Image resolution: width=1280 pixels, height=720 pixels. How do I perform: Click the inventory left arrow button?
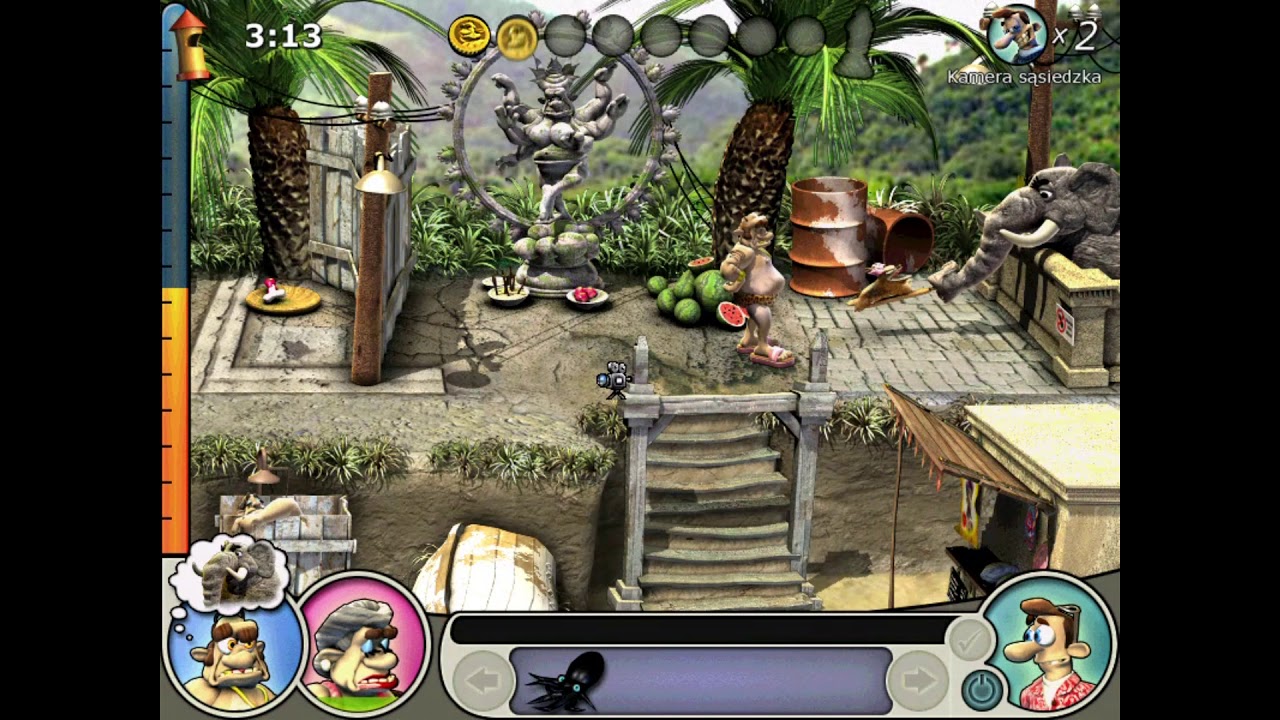[484, 682]
